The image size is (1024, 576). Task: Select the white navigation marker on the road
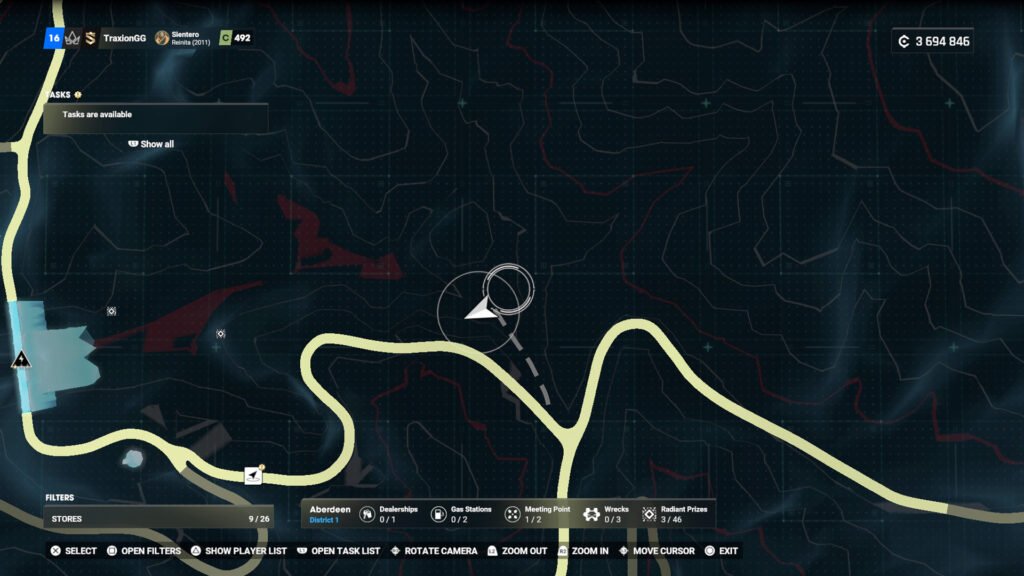254,476
